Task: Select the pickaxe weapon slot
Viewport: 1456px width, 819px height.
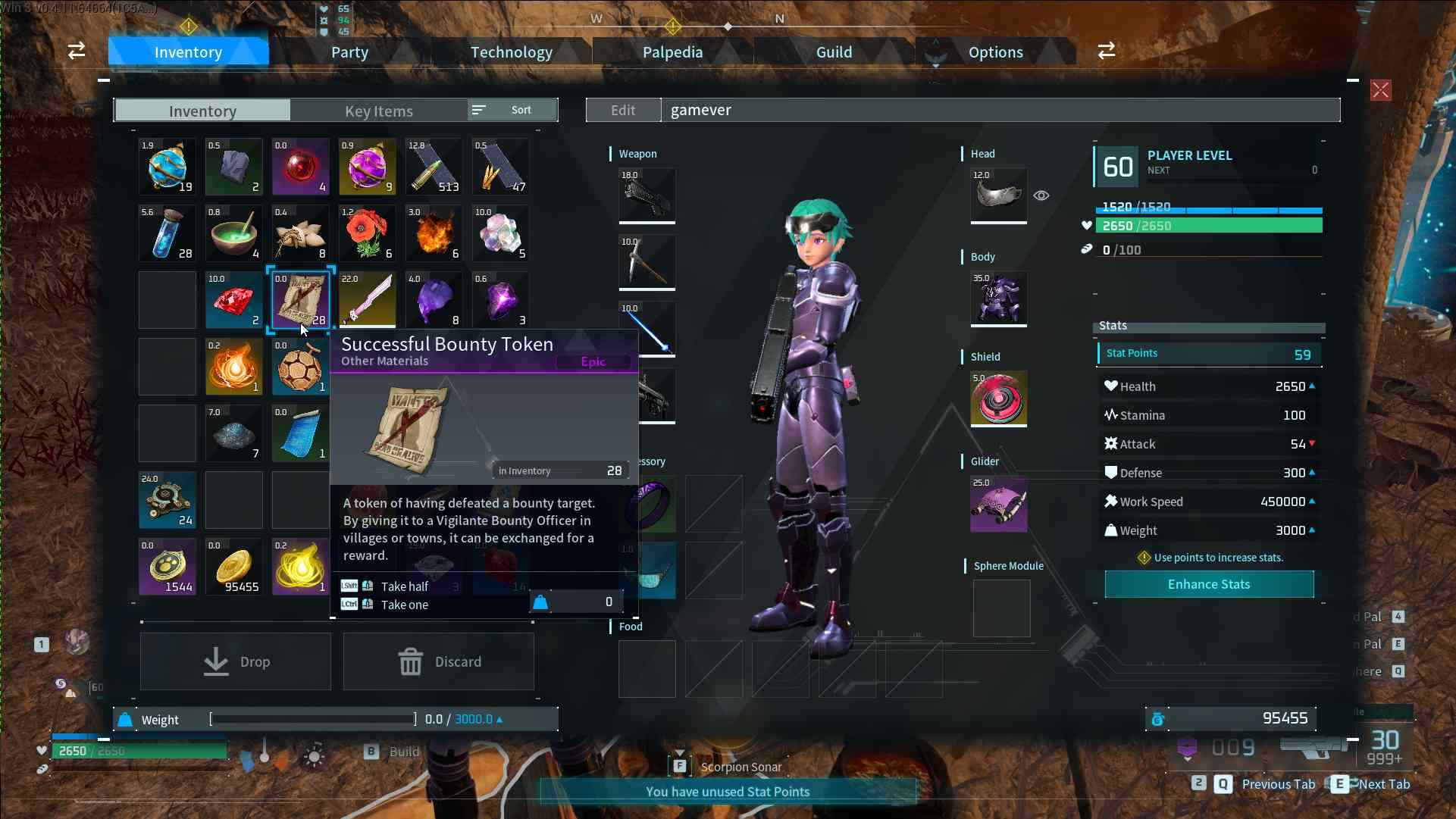Action: point(647,262)
